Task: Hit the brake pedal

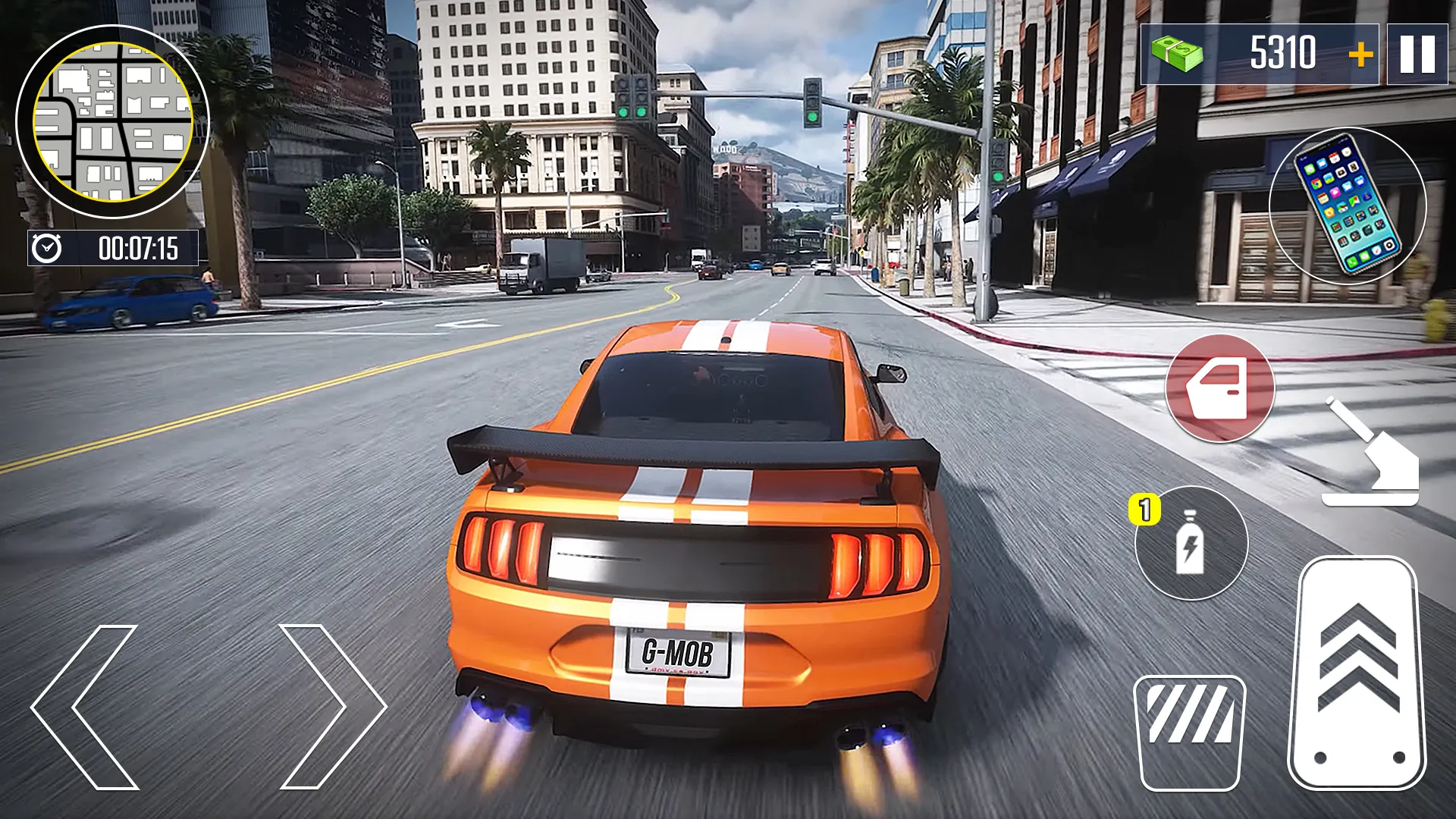Action: [1189, 733]
